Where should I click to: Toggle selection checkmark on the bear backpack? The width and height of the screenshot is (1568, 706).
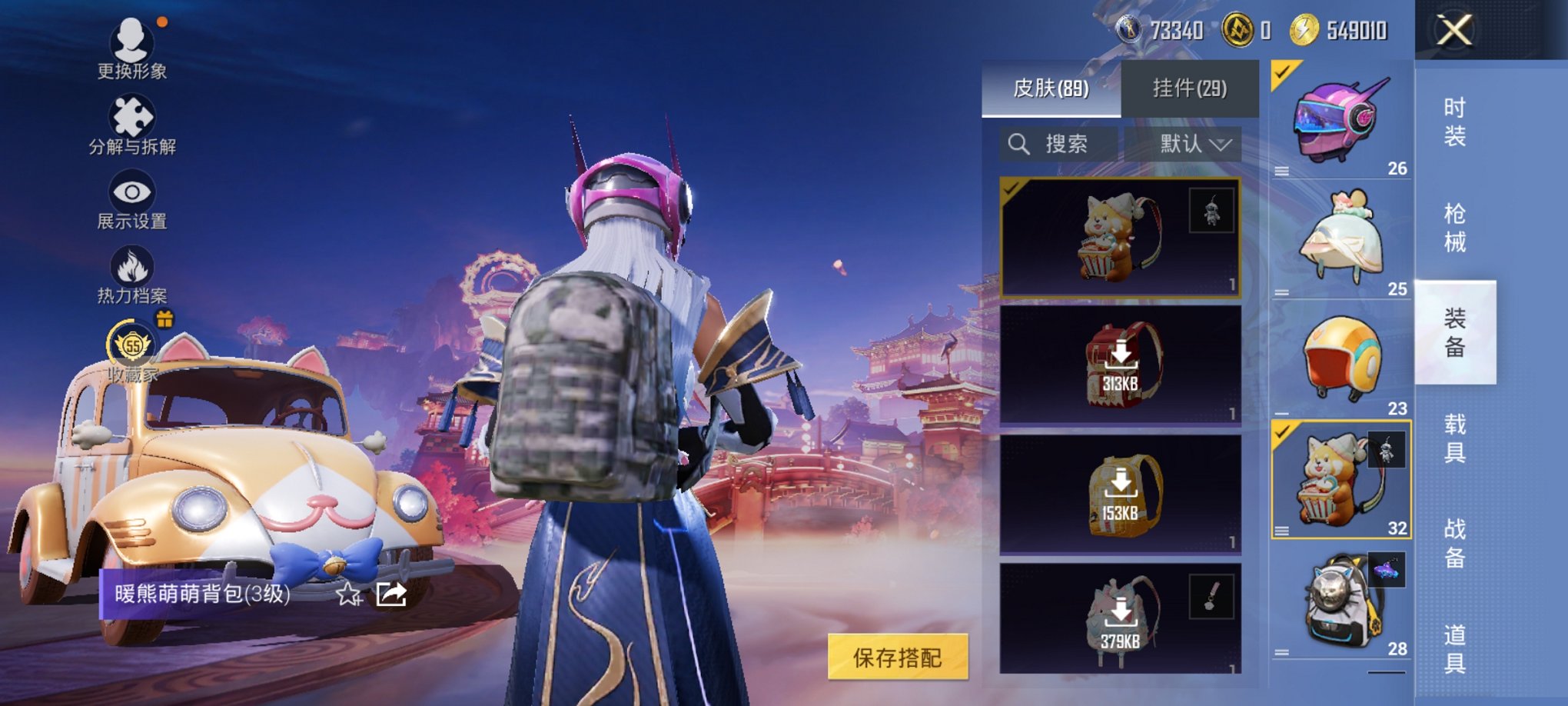(x=1012, y=187)
